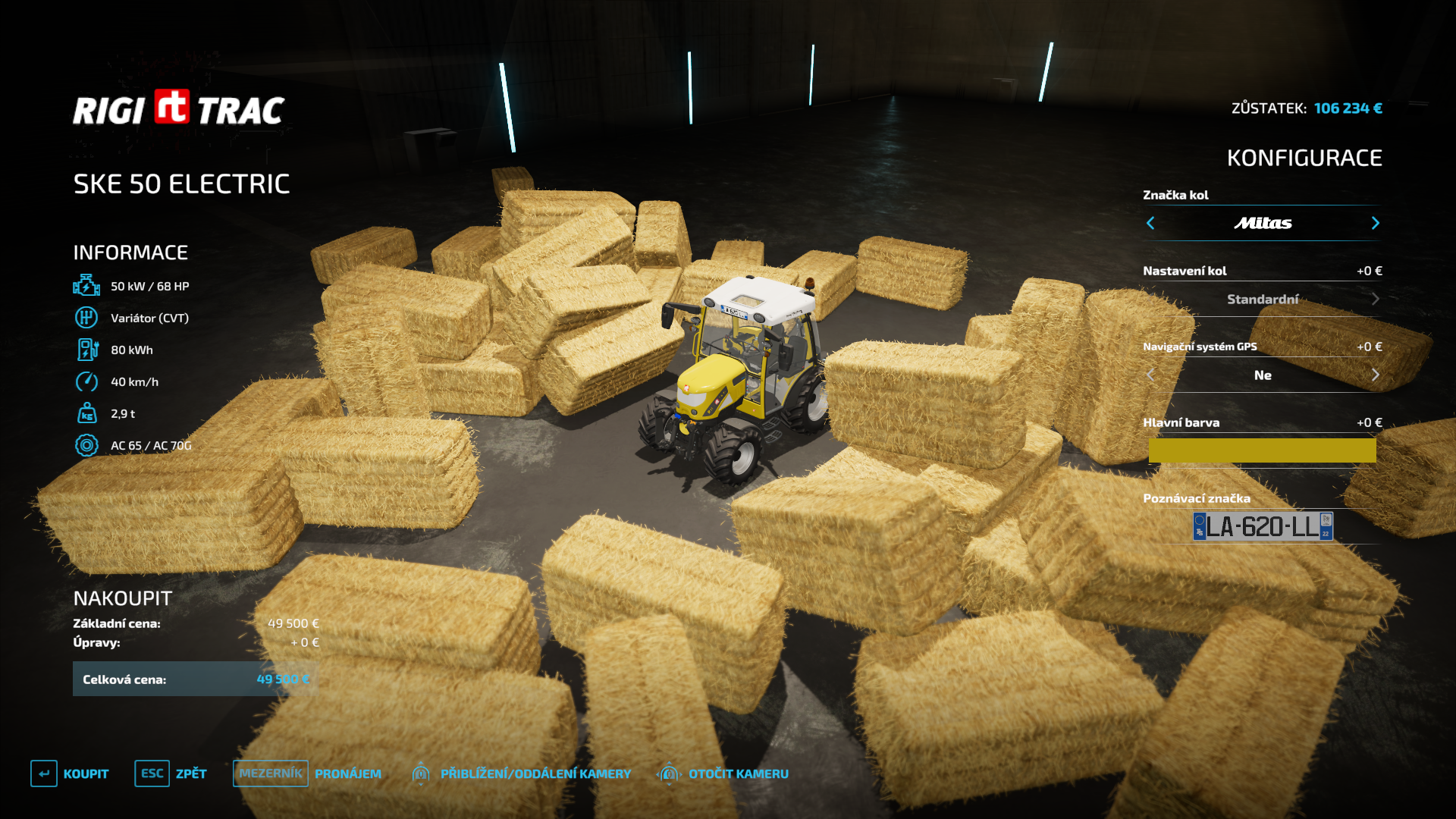Switch GPS navigation option to next value
1456x819 pixels.
[1375, 375]
